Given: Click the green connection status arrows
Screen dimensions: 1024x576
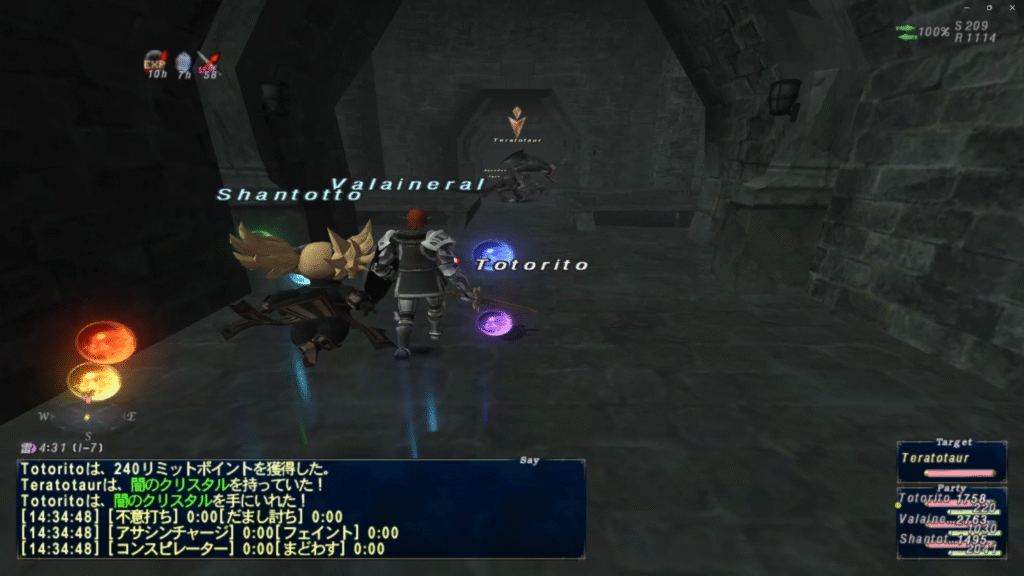Looking at the screenshot, I should click(x=906, y=32).
